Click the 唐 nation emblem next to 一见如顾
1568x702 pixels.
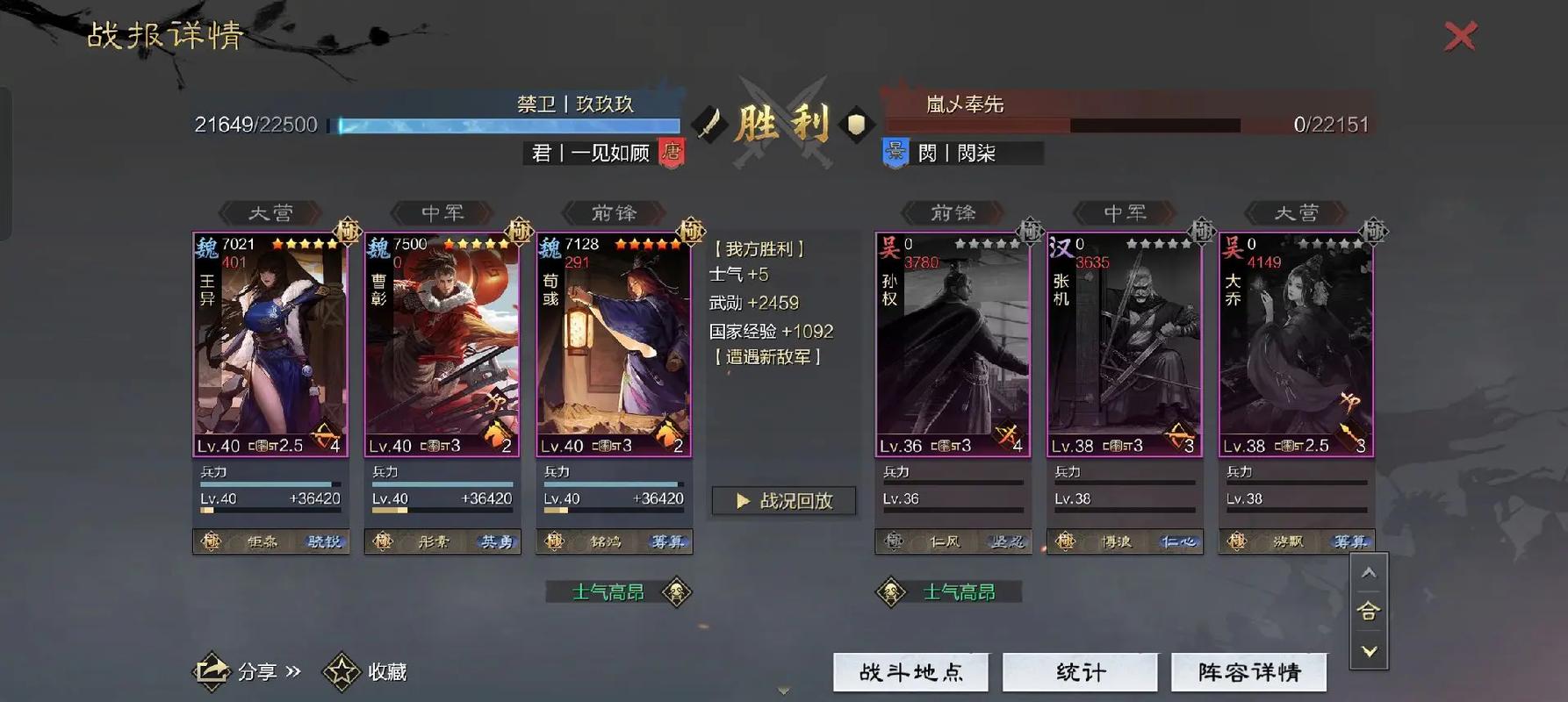(672, 152)
